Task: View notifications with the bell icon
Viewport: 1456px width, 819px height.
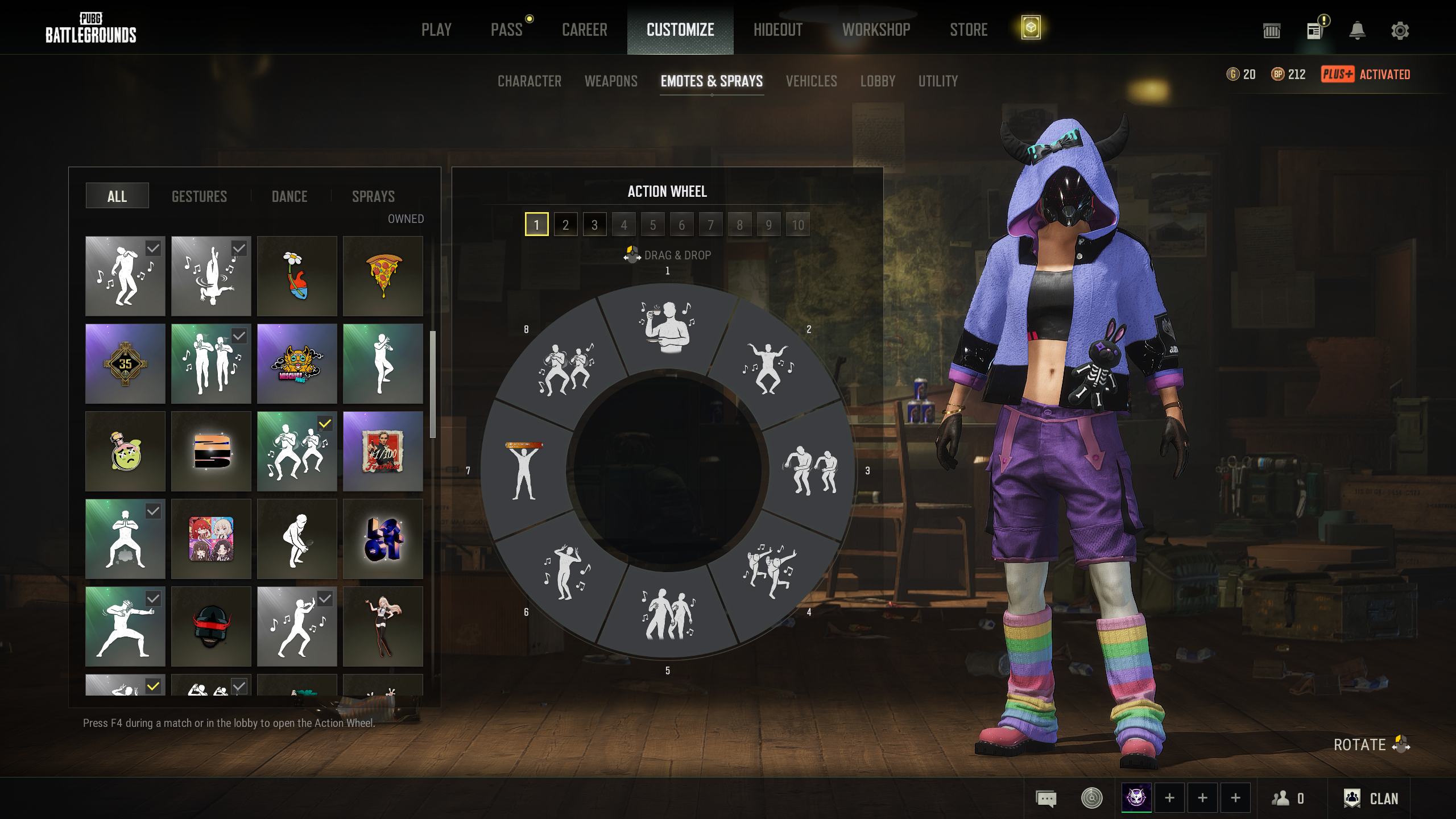Action: point(1357,31)
